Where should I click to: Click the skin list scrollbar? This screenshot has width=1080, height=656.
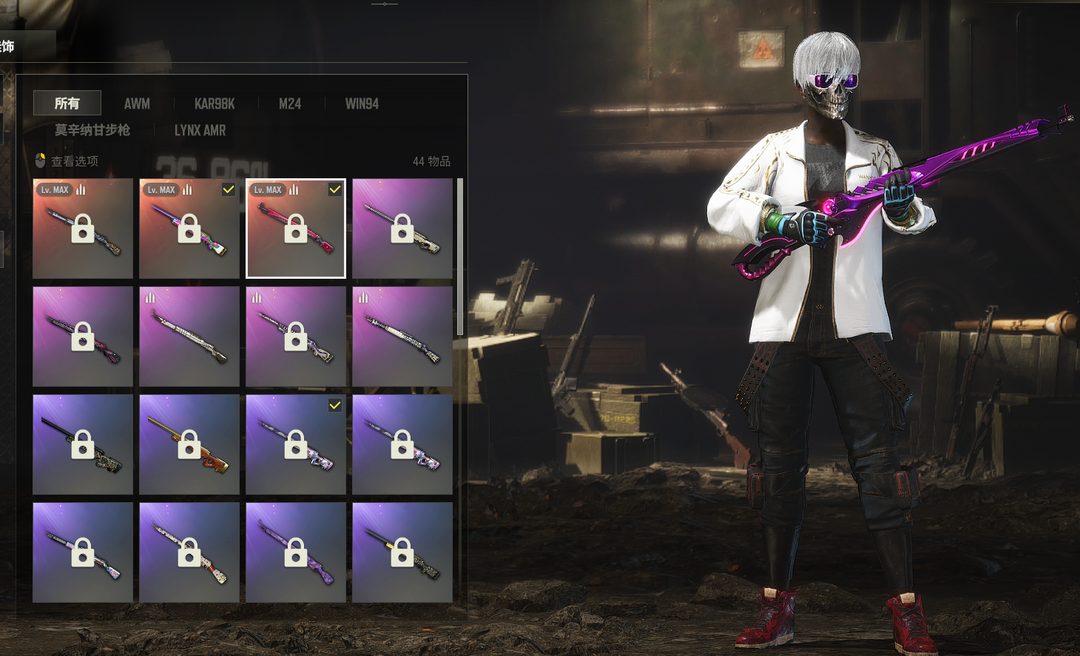click(x=460, y=257)
